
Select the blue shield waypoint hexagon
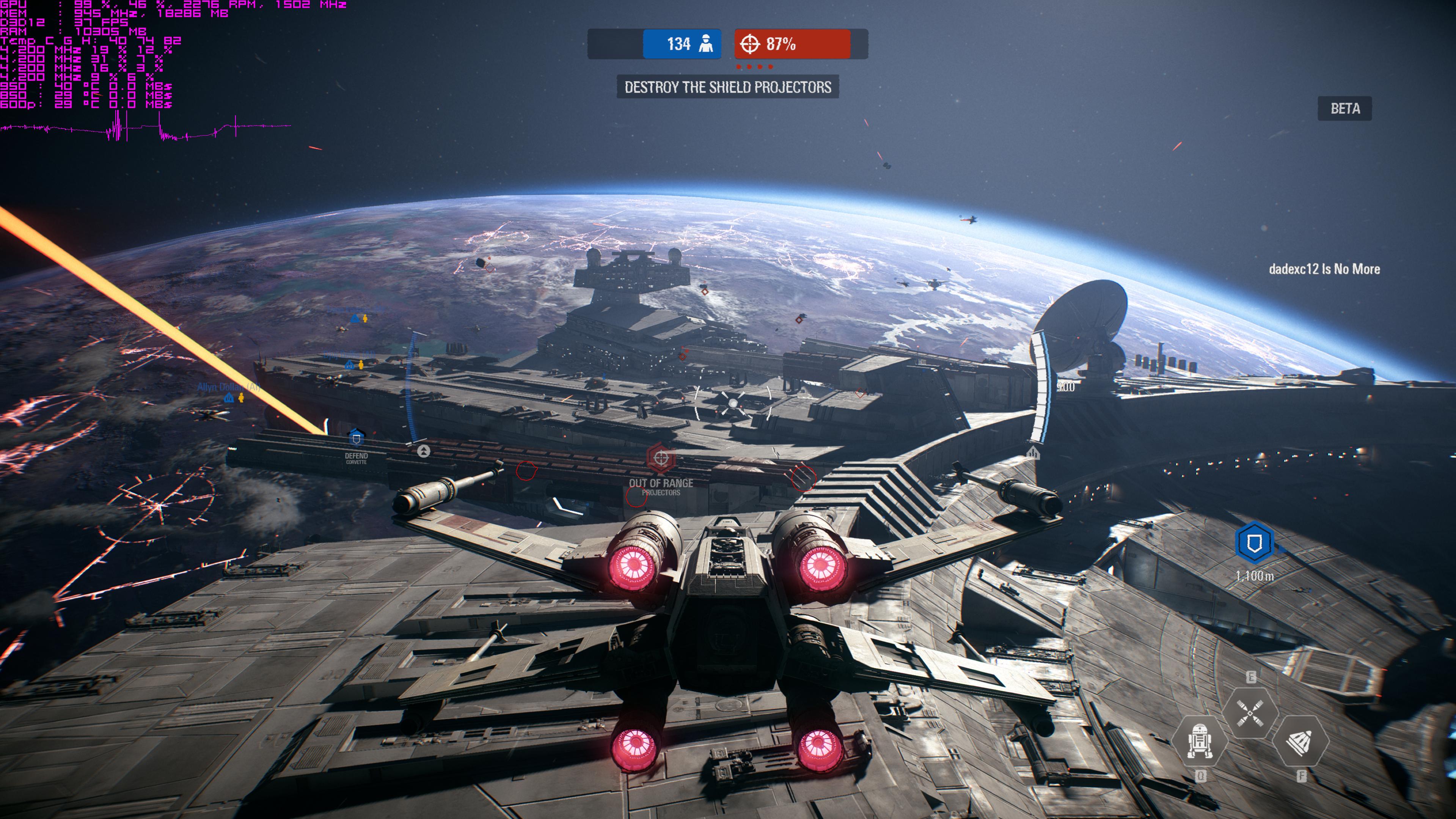tap(1254, 543)
